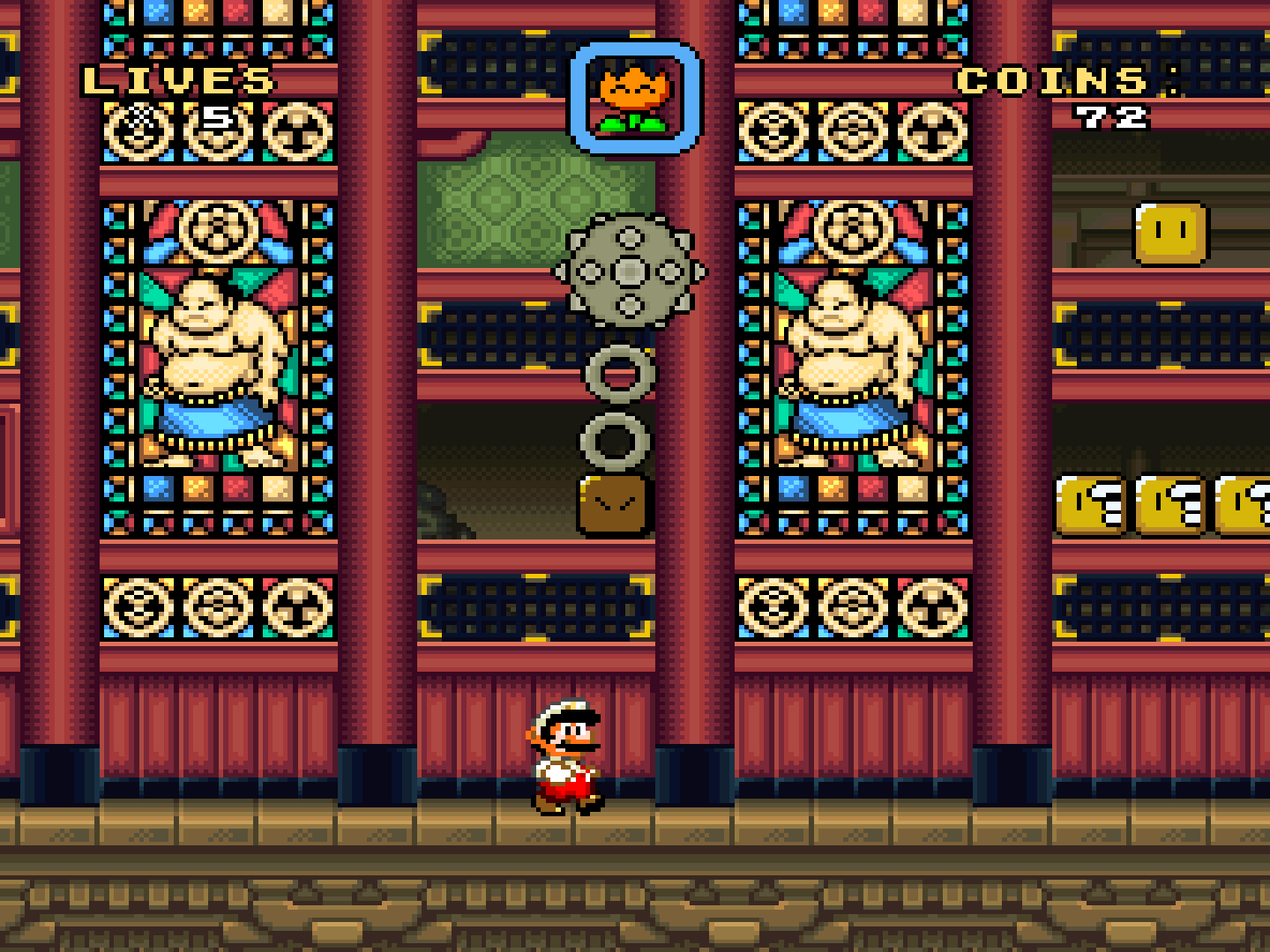
Task: Click the spiked mace ball hanging from chains
Action: (628, 271)
